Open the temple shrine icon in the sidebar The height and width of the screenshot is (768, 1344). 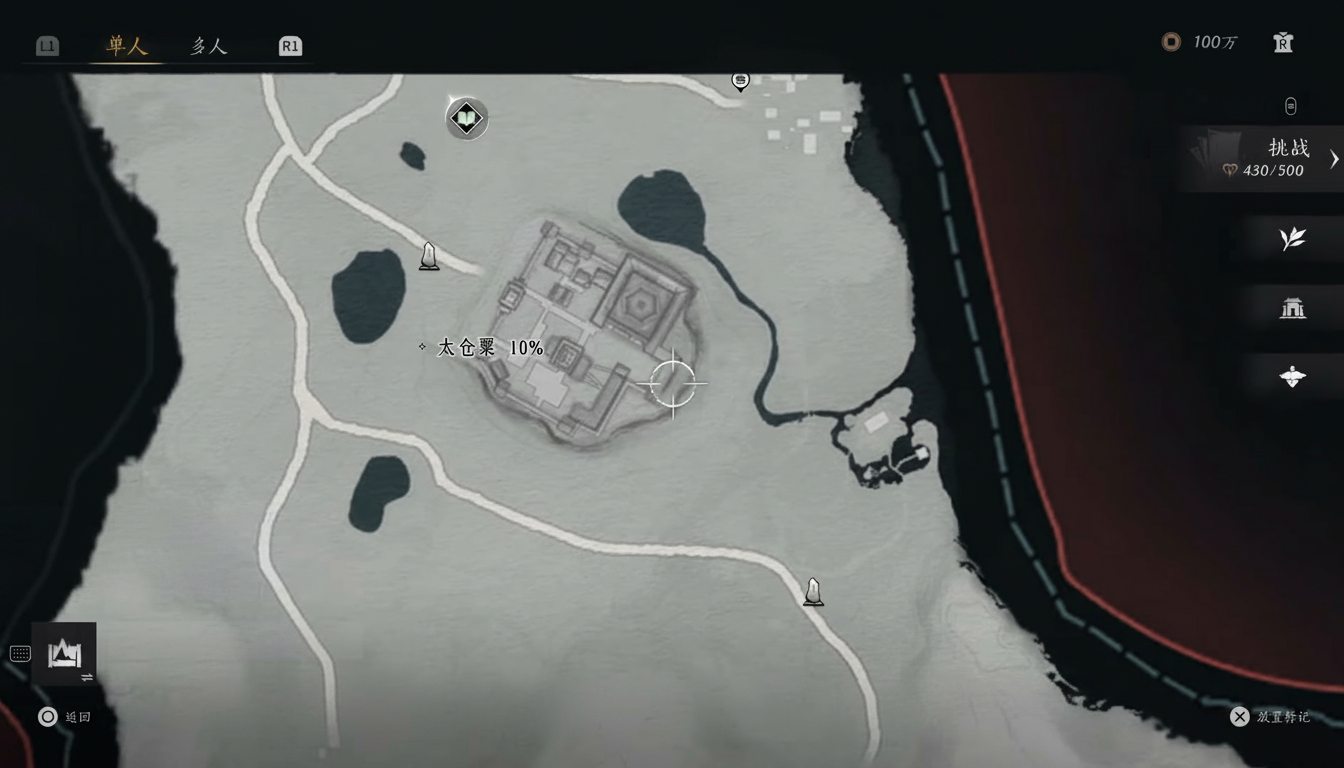tap(1292, 308)
